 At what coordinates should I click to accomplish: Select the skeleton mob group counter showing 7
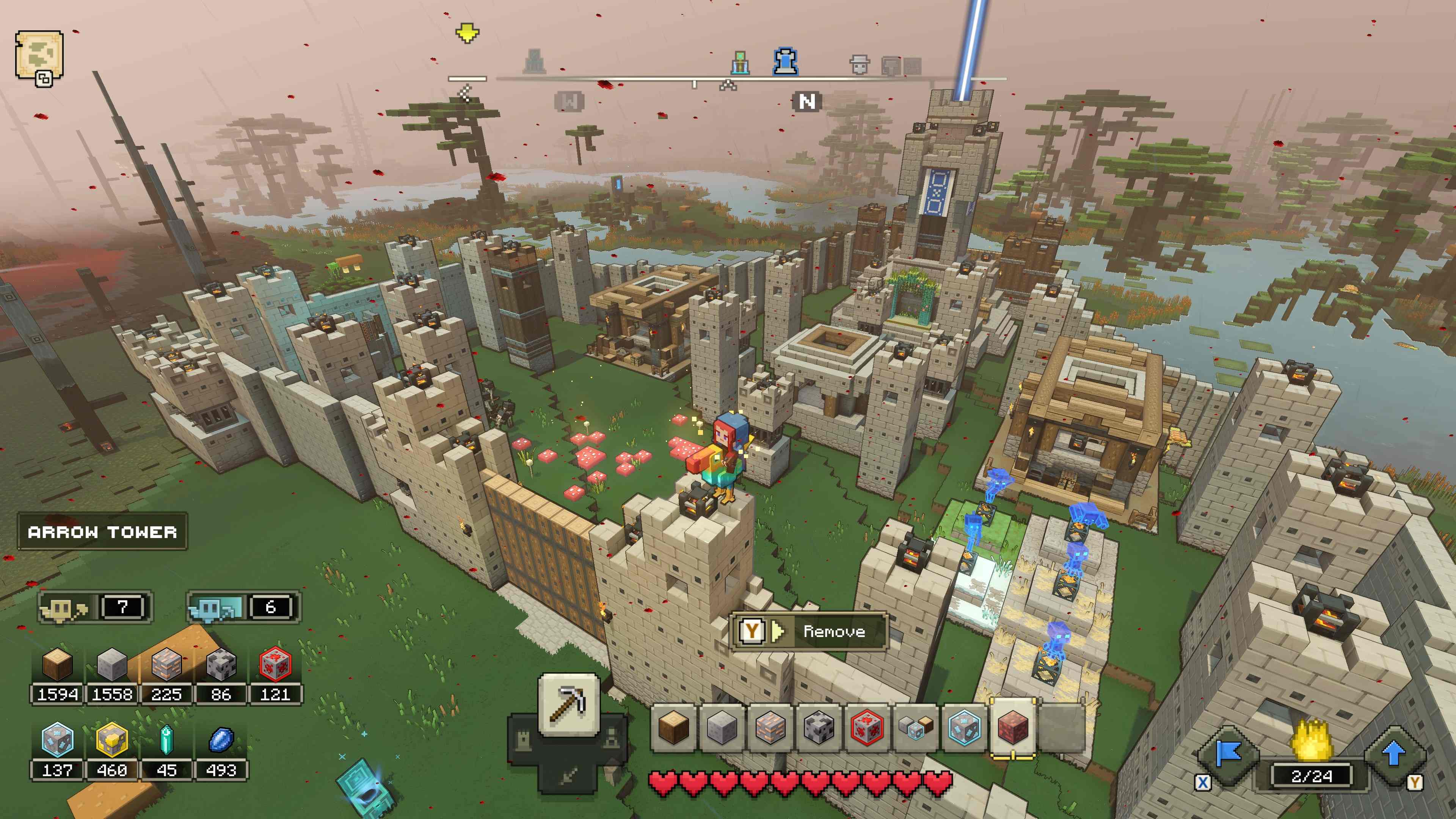tap(95, 607)
